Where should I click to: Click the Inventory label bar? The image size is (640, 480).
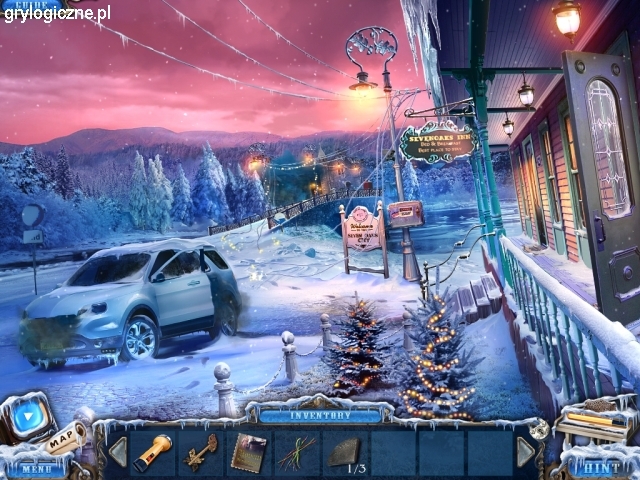[x=320, y=415]
